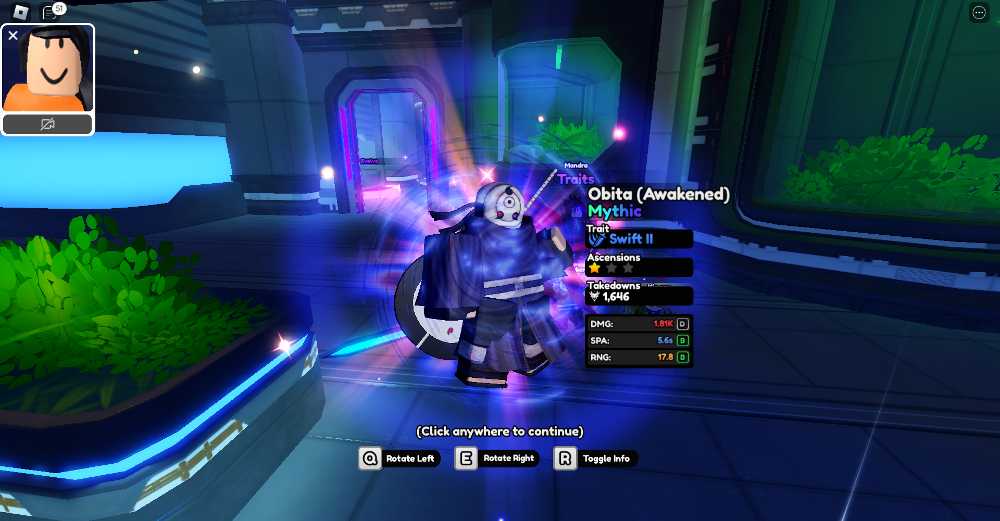Click the Rotate Right button
1000x521 pixels.
(x=497, y=458)
